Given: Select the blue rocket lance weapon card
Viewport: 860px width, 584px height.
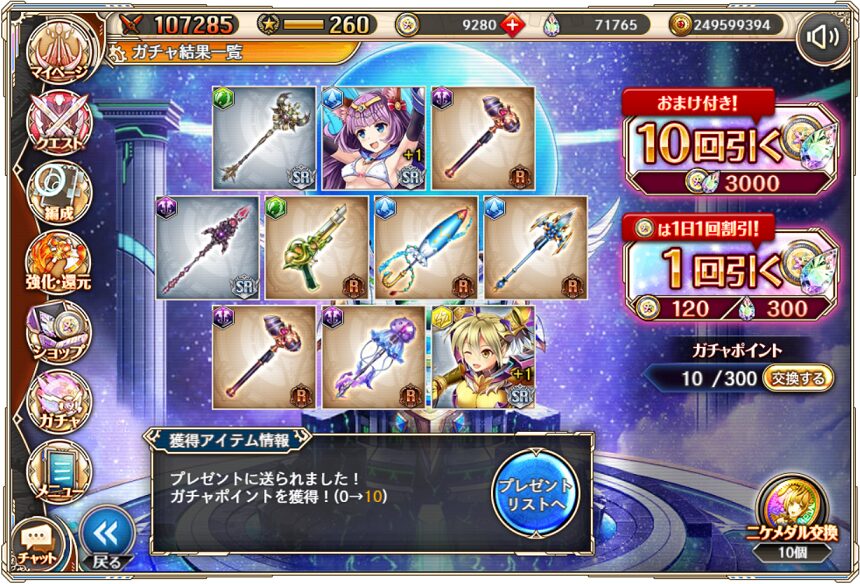Looking at the screenshot, I should [x=426, y=248].
